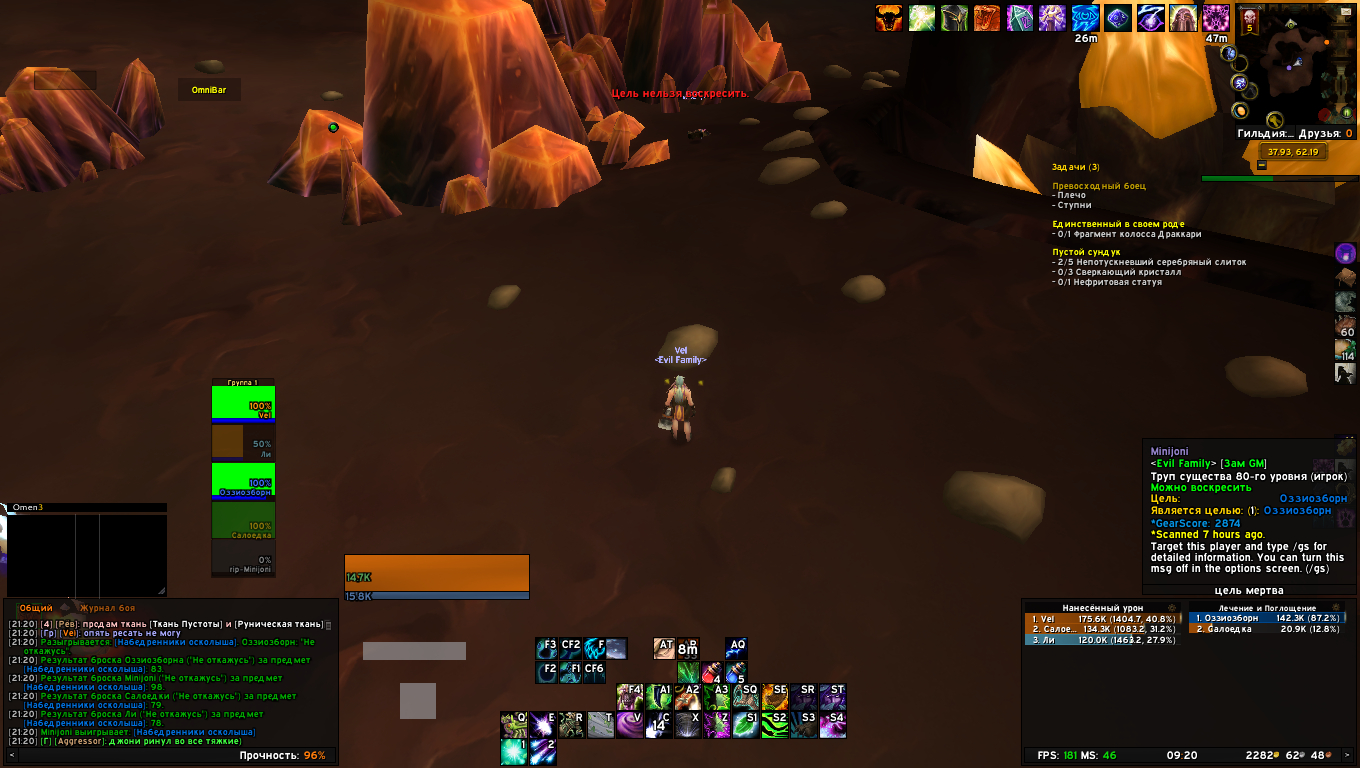Select Vel in the party frames
The image size is (1360, 768).
tap(243, 404)
